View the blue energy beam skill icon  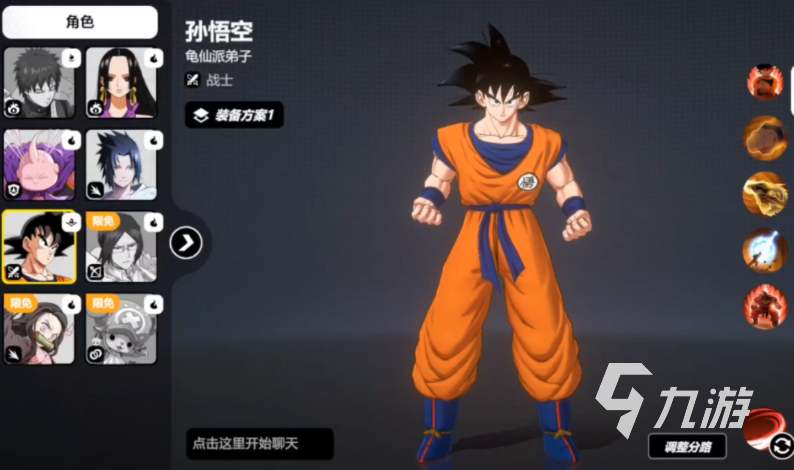[x=764, y=250]
